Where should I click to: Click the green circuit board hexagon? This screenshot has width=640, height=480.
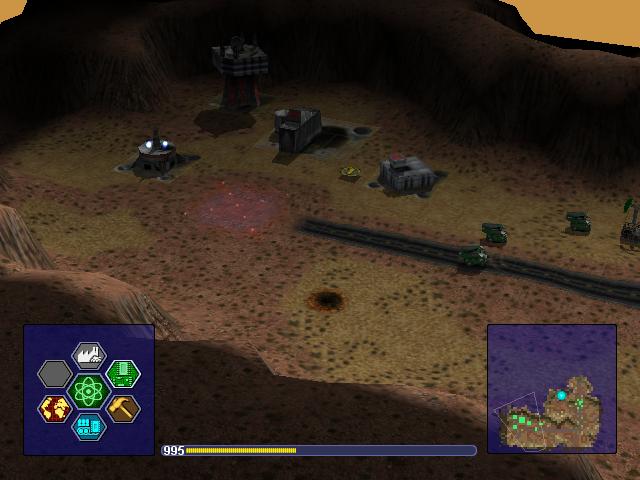(122, 373)
